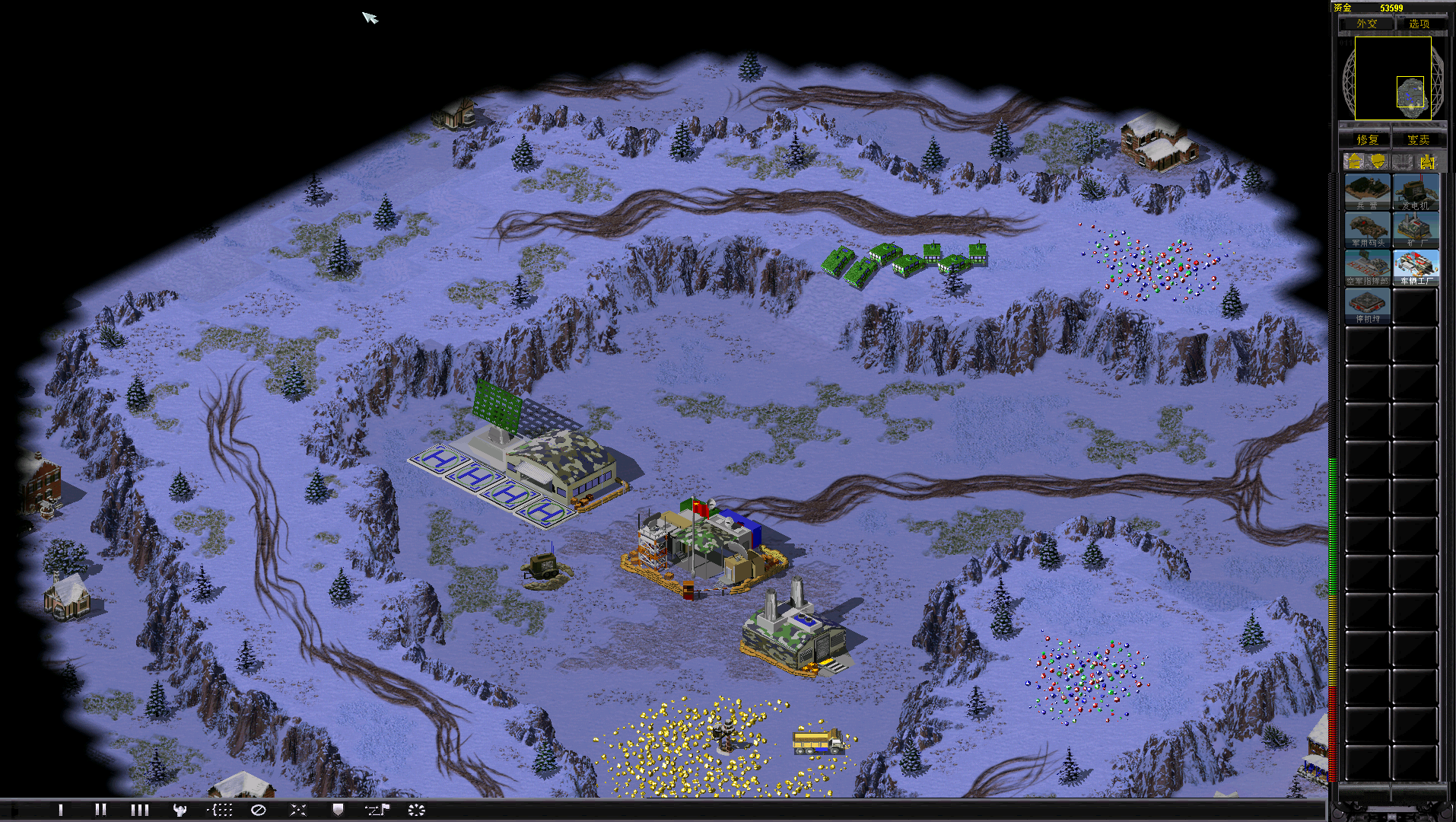Build the 发电机 power generator
1456x822 pixels.
click(1416, 192)
